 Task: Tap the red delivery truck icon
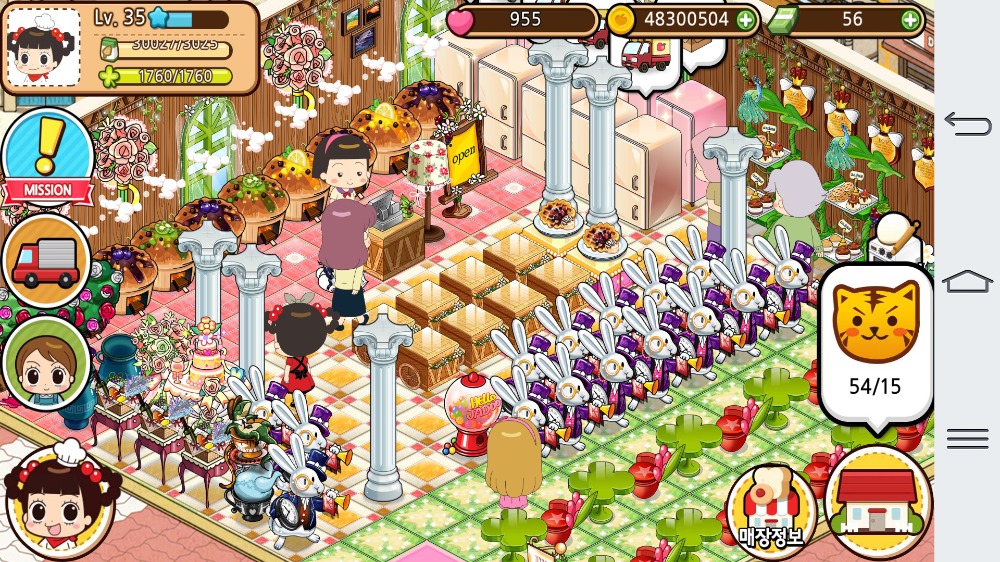[46, 261]
